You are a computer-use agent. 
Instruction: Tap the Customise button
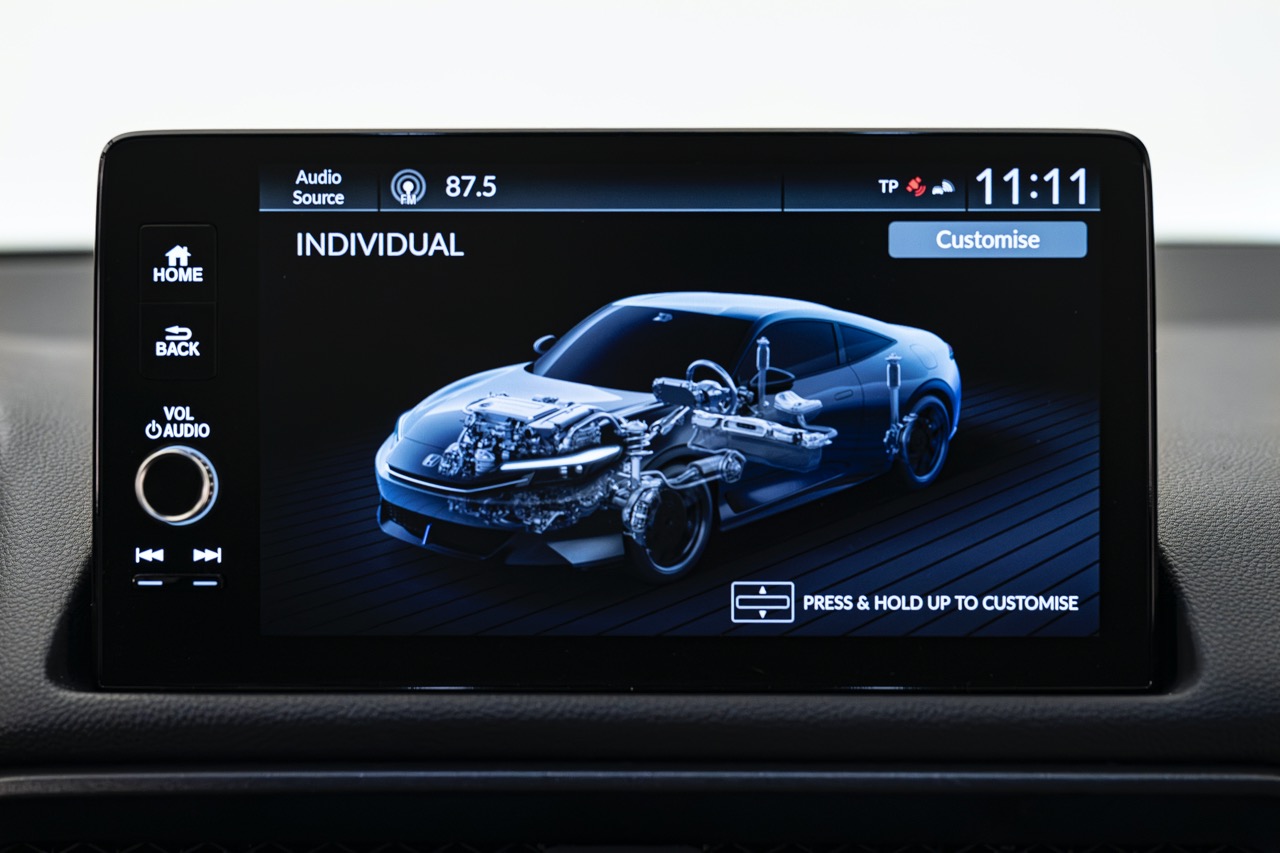(x=986, y=240)
